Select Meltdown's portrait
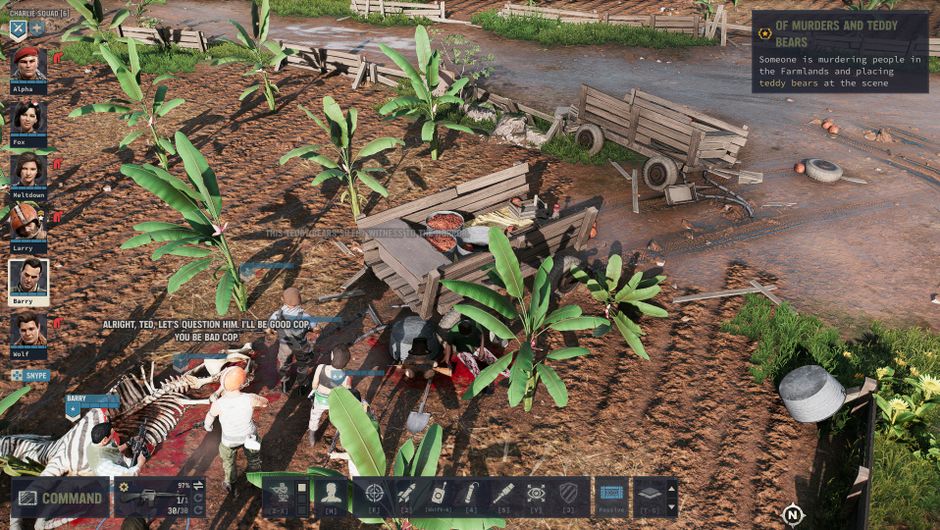940x530 pixels. (x=28, y=173)
